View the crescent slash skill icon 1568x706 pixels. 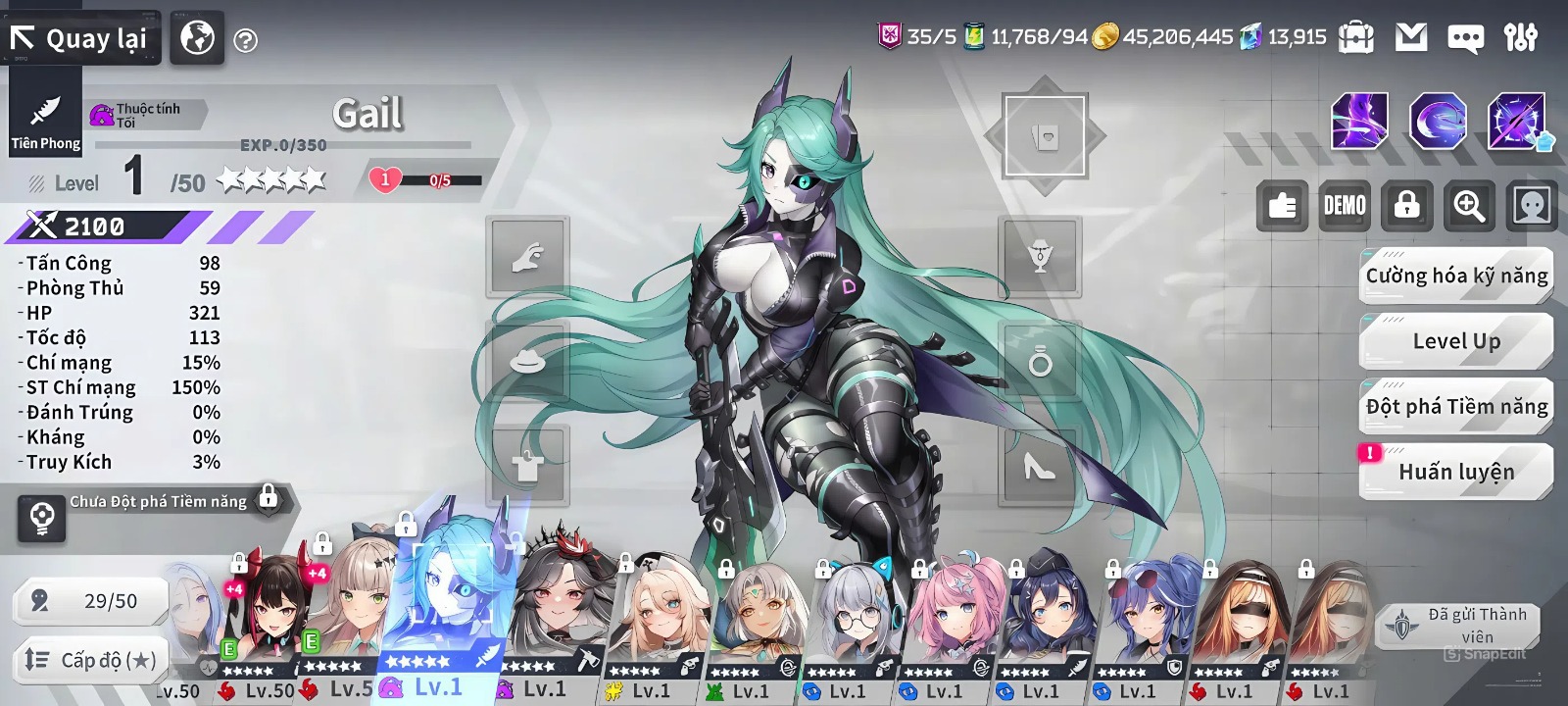[x=1438, y=122]
